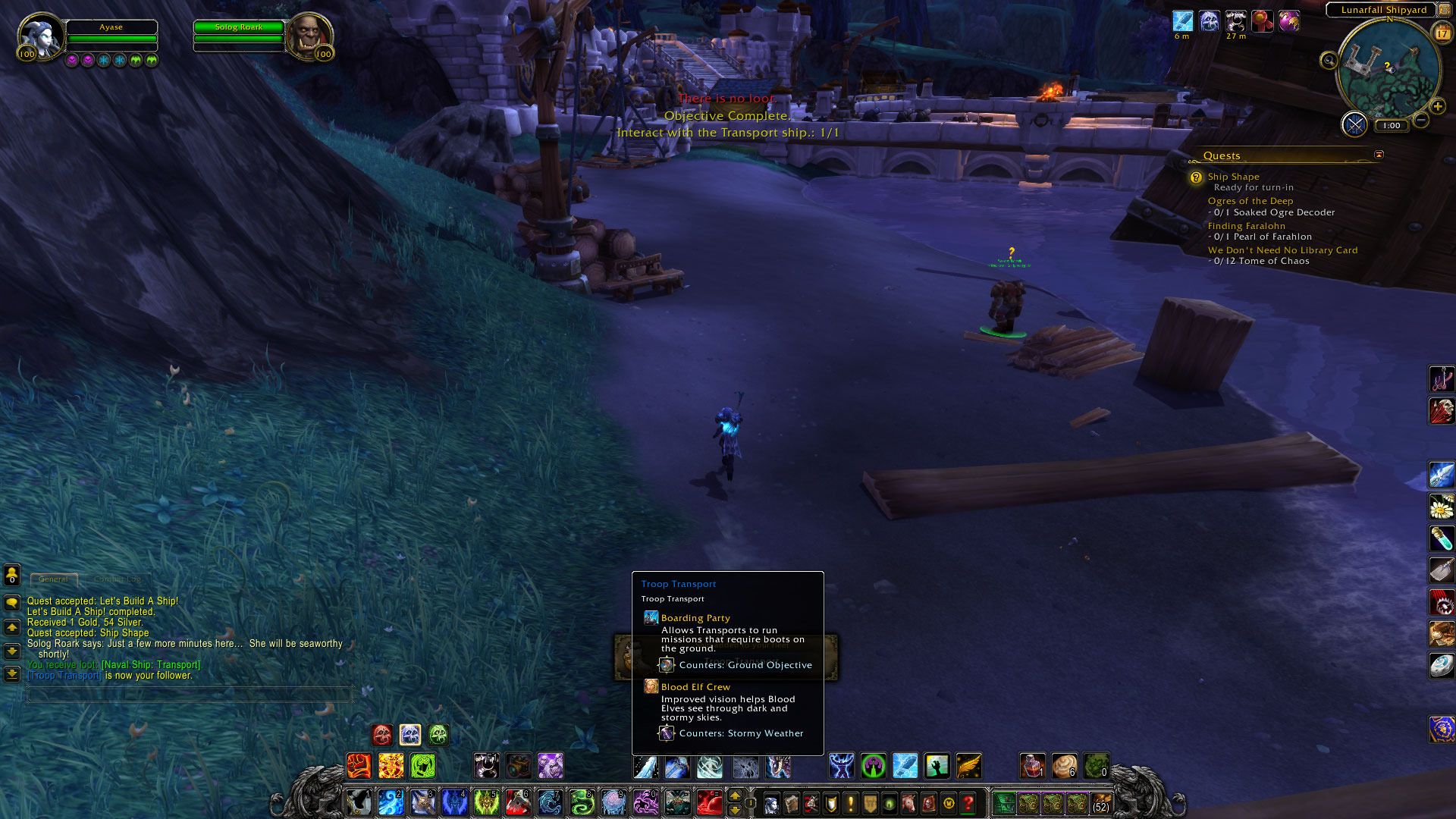Open the chat menu speech bubble button
The height and width of the screenshot is (819, 1456).
12,603
